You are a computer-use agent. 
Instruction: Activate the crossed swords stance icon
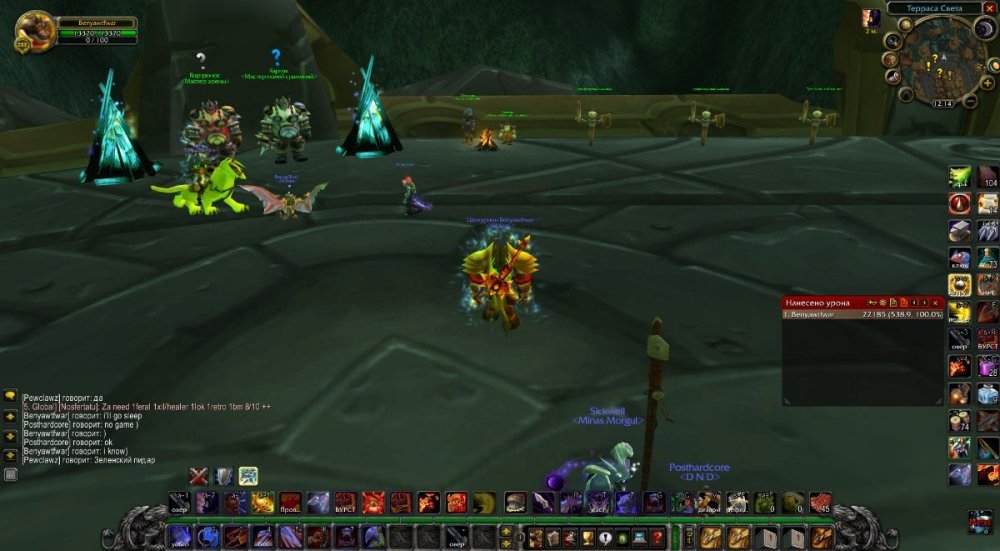[199, 476]
